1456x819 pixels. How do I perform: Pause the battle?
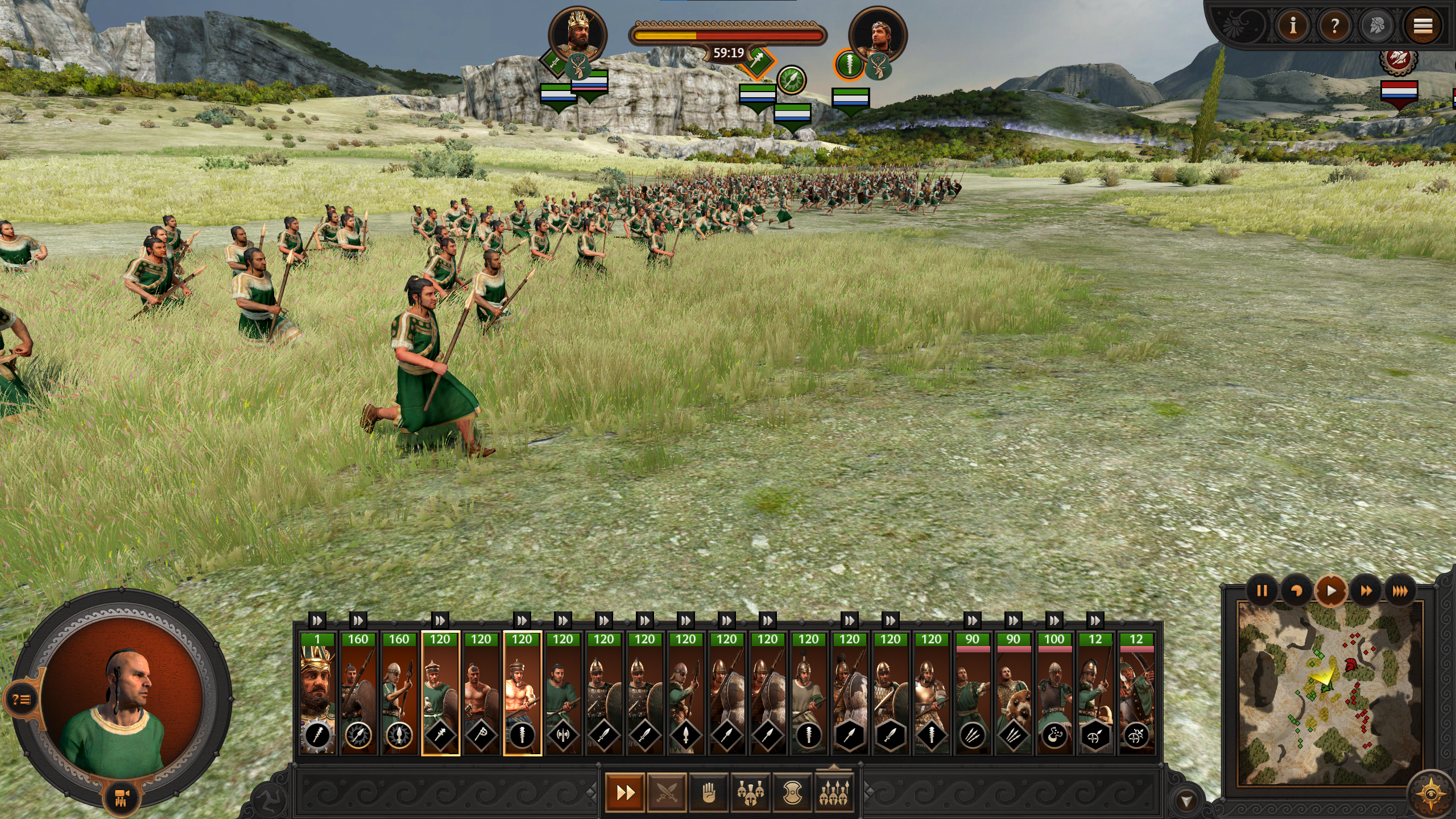coord(1261,591)
